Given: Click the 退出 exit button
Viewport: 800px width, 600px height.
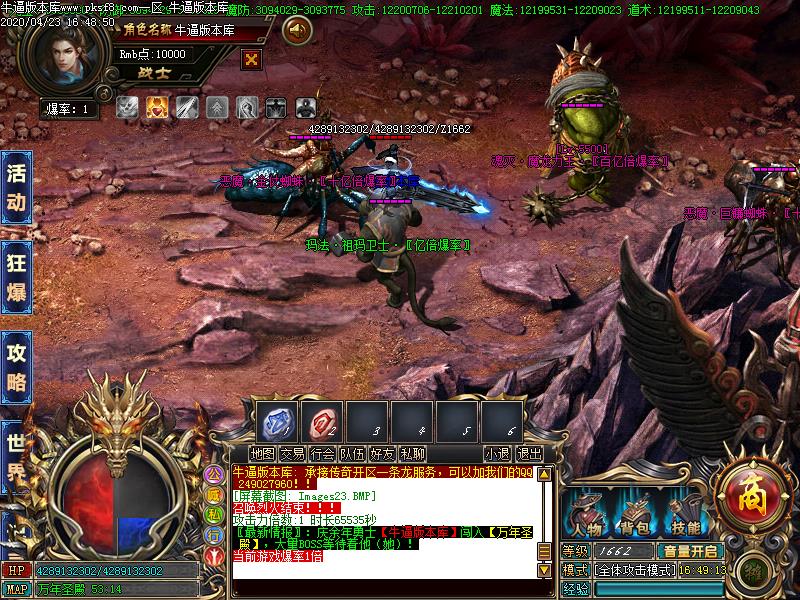Looking at the screenshot, I should (529, 454).
